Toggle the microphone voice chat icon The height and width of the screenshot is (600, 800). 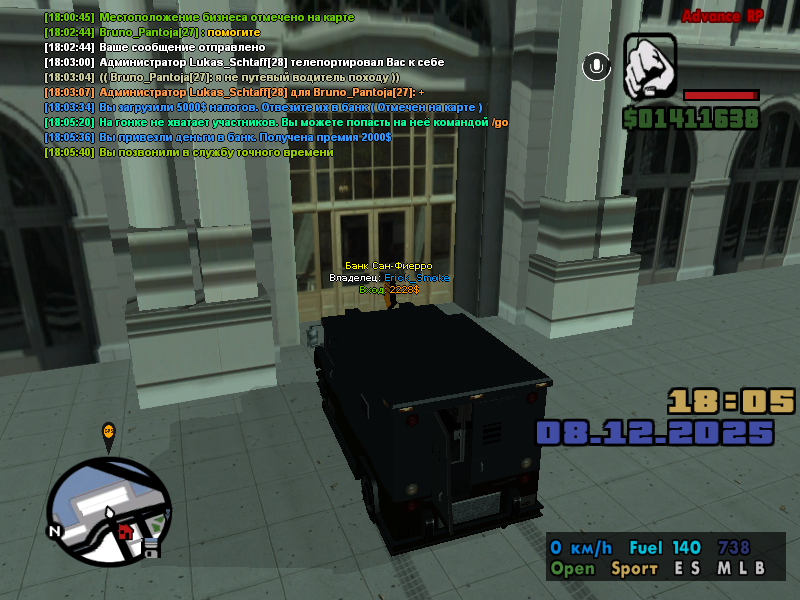pyautogui.click(x=597, y=66)
